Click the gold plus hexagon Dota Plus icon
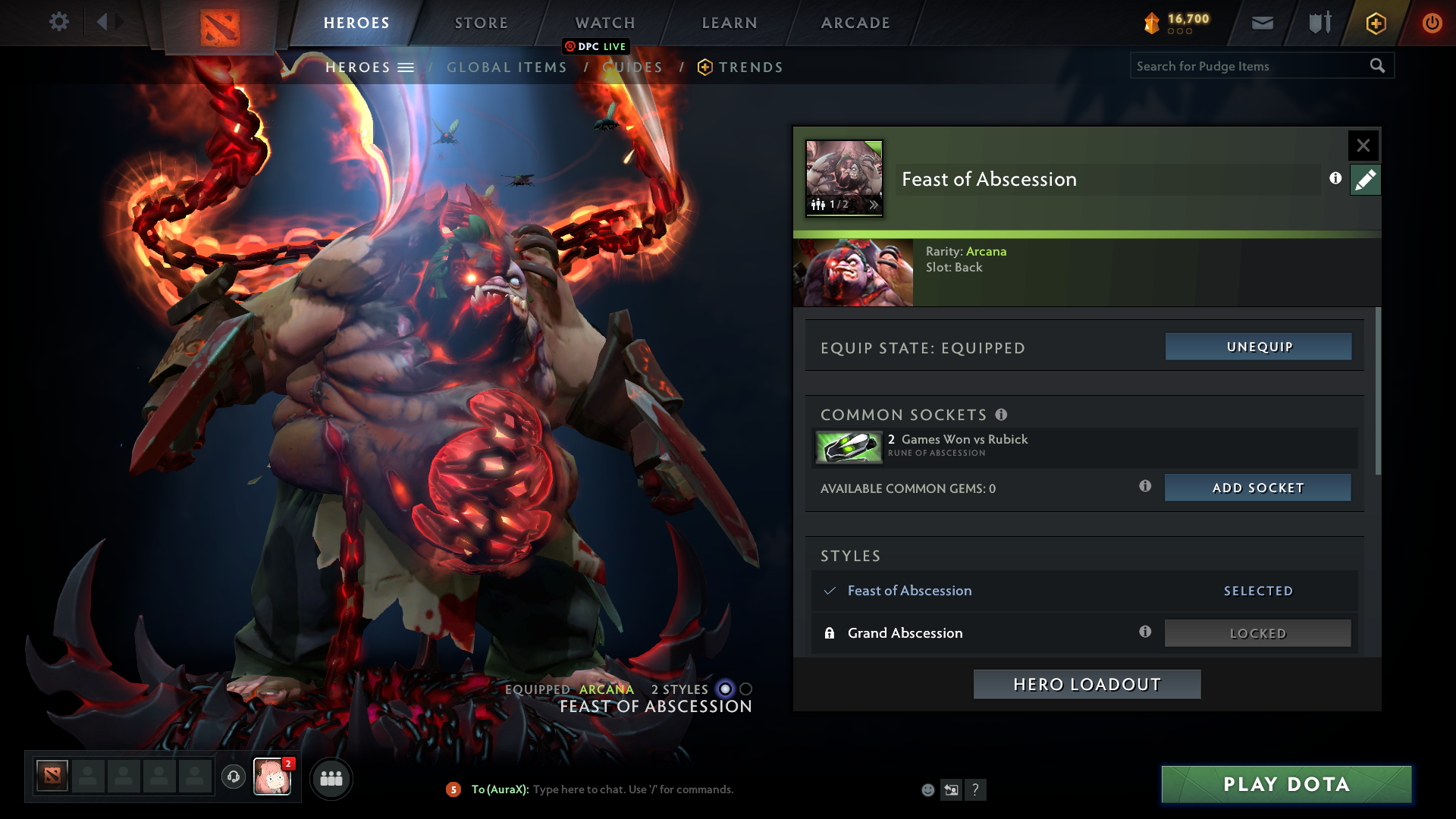This screenshot has height=819, width=1456. click(x=1375, y=23)
